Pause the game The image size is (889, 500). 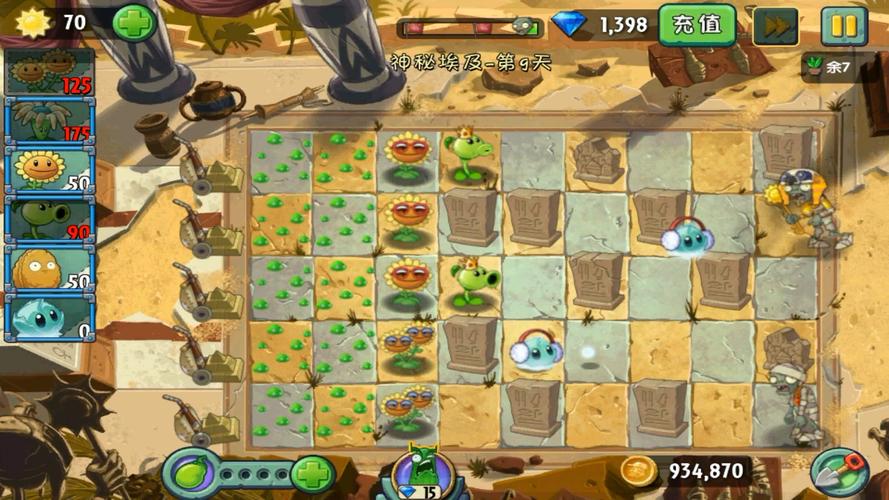coord(844,25)
